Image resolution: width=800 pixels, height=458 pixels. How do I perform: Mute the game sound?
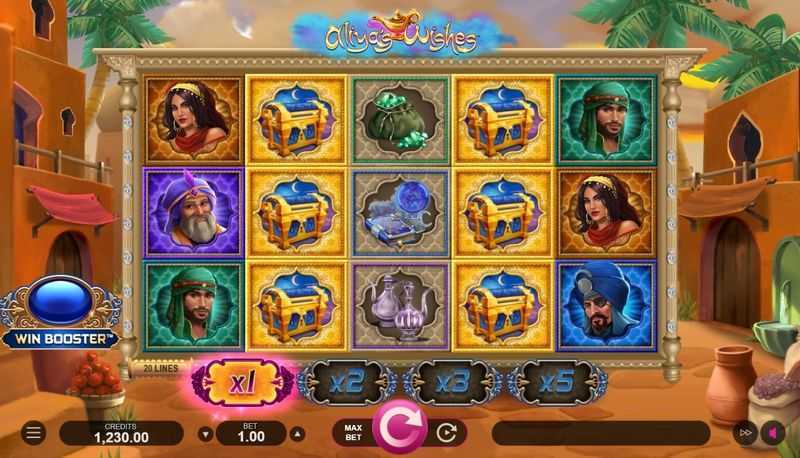tap(772, 433)
